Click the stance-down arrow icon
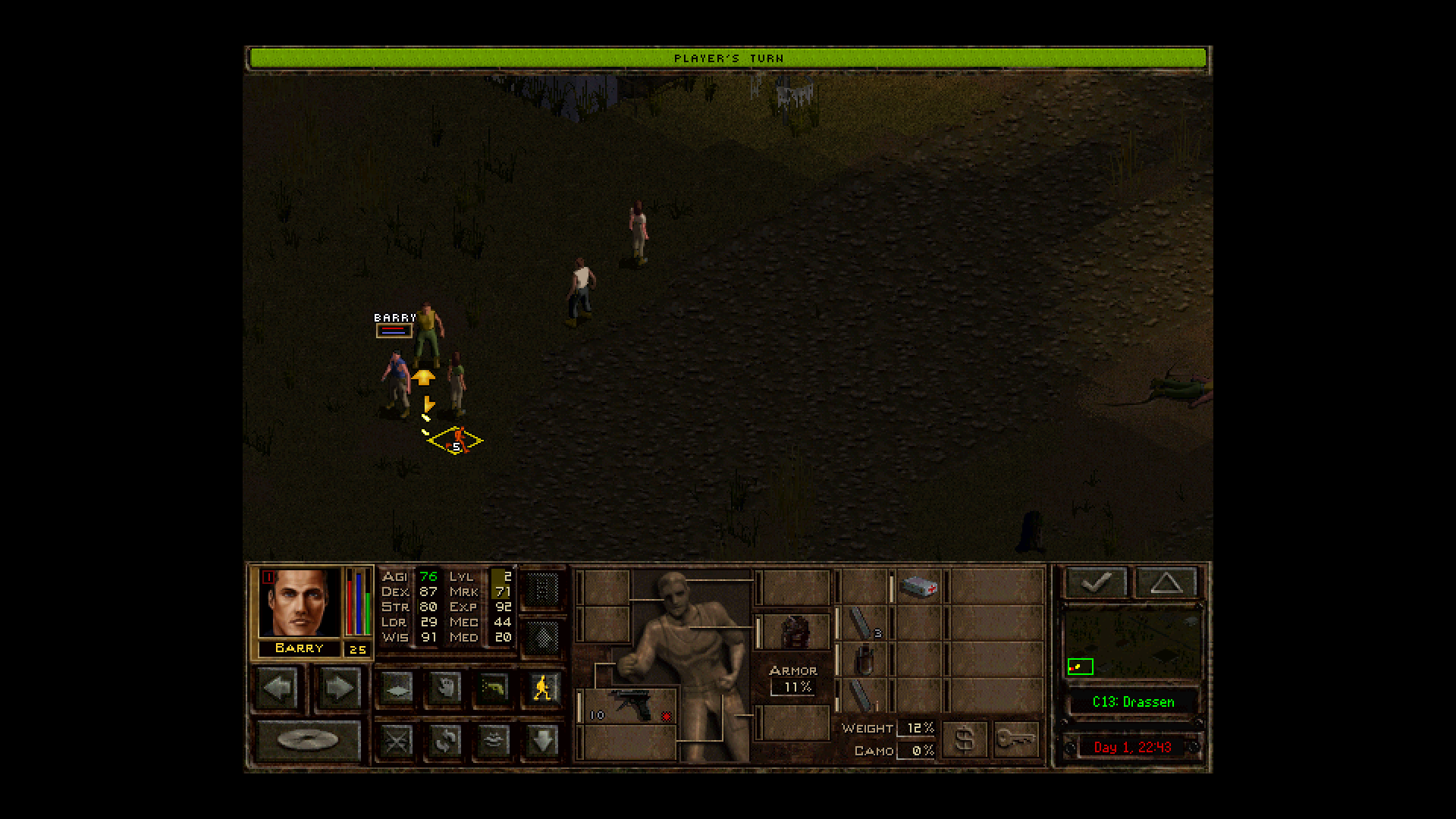Viewport: 1456px width, 819px height. pyautogui.click(x=542, y=742)
